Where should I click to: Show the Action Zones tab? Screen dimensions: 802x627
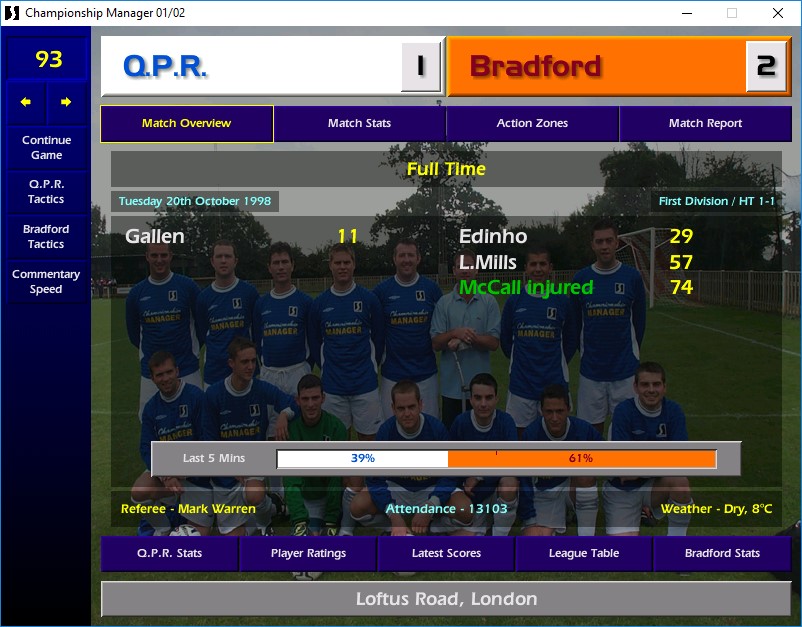(532, 124)
